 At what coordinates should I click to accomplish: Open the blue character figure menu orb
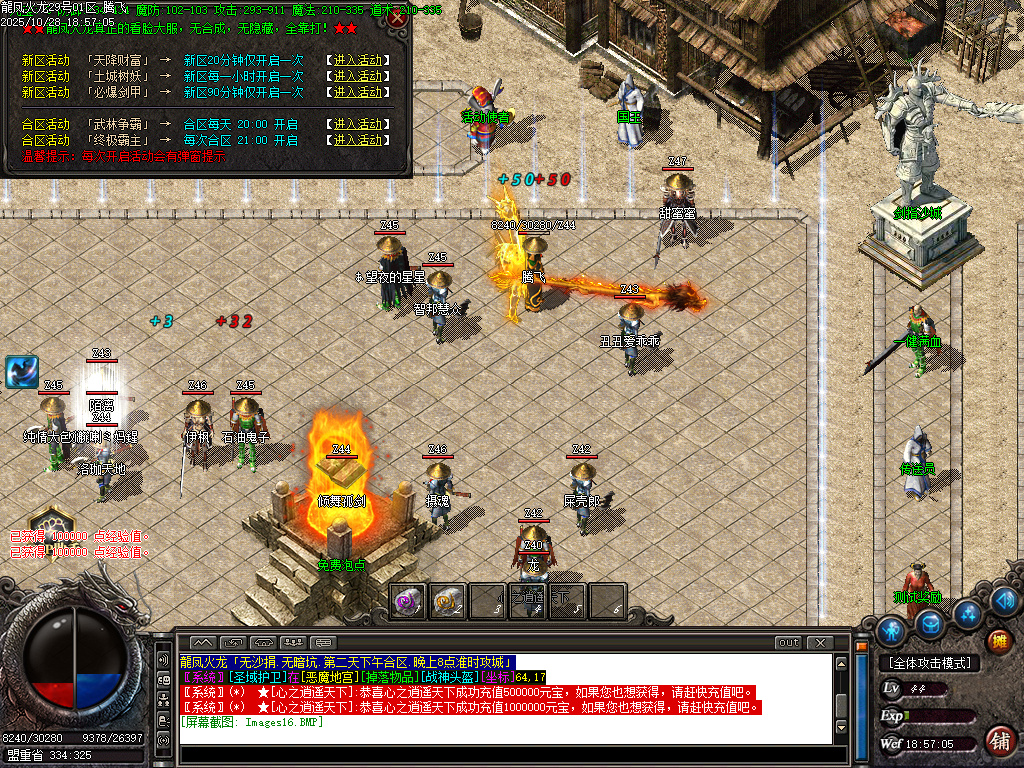(891, 631)
